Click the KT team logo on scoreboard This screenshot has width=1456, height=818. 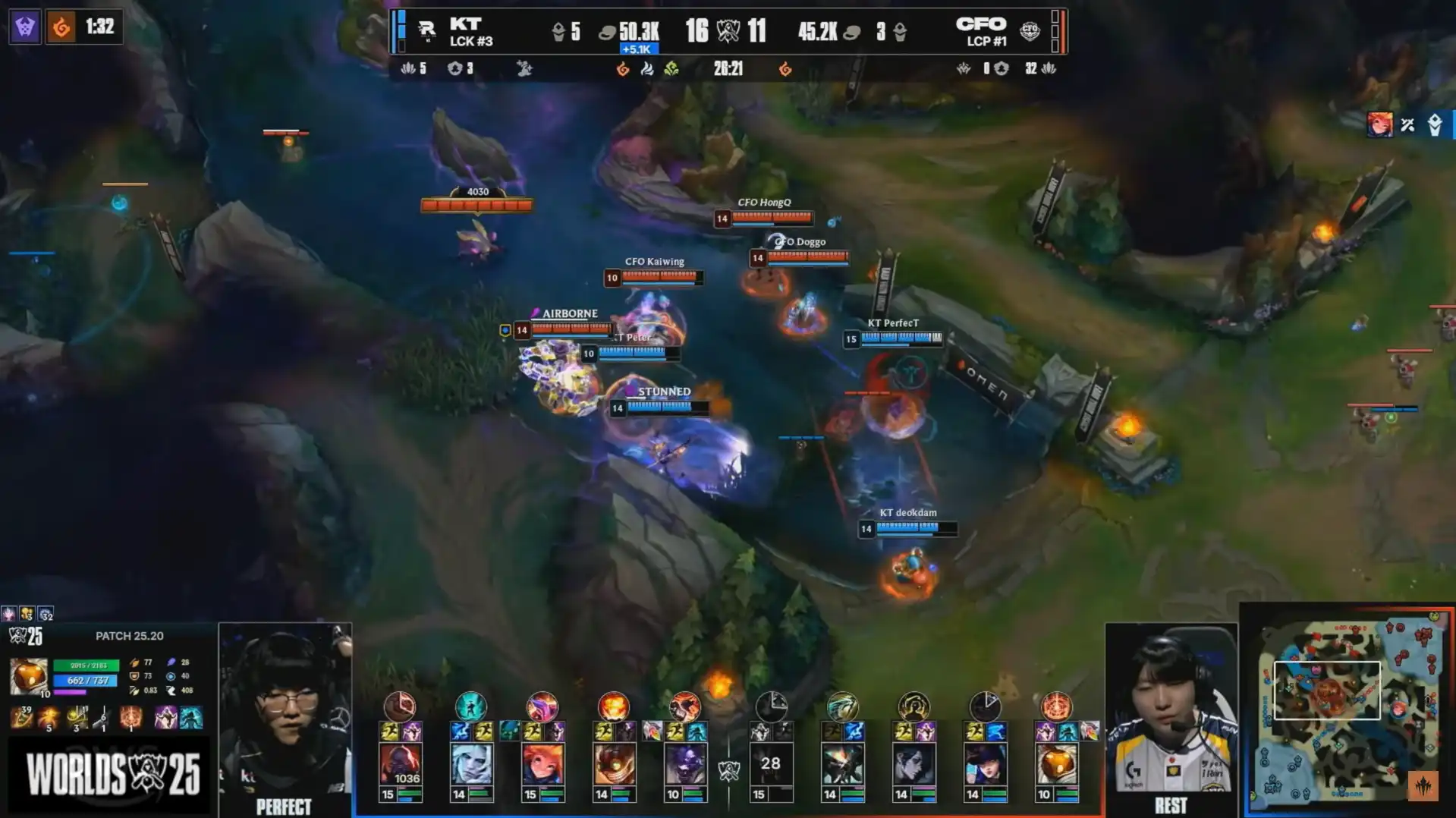(426, 30)
